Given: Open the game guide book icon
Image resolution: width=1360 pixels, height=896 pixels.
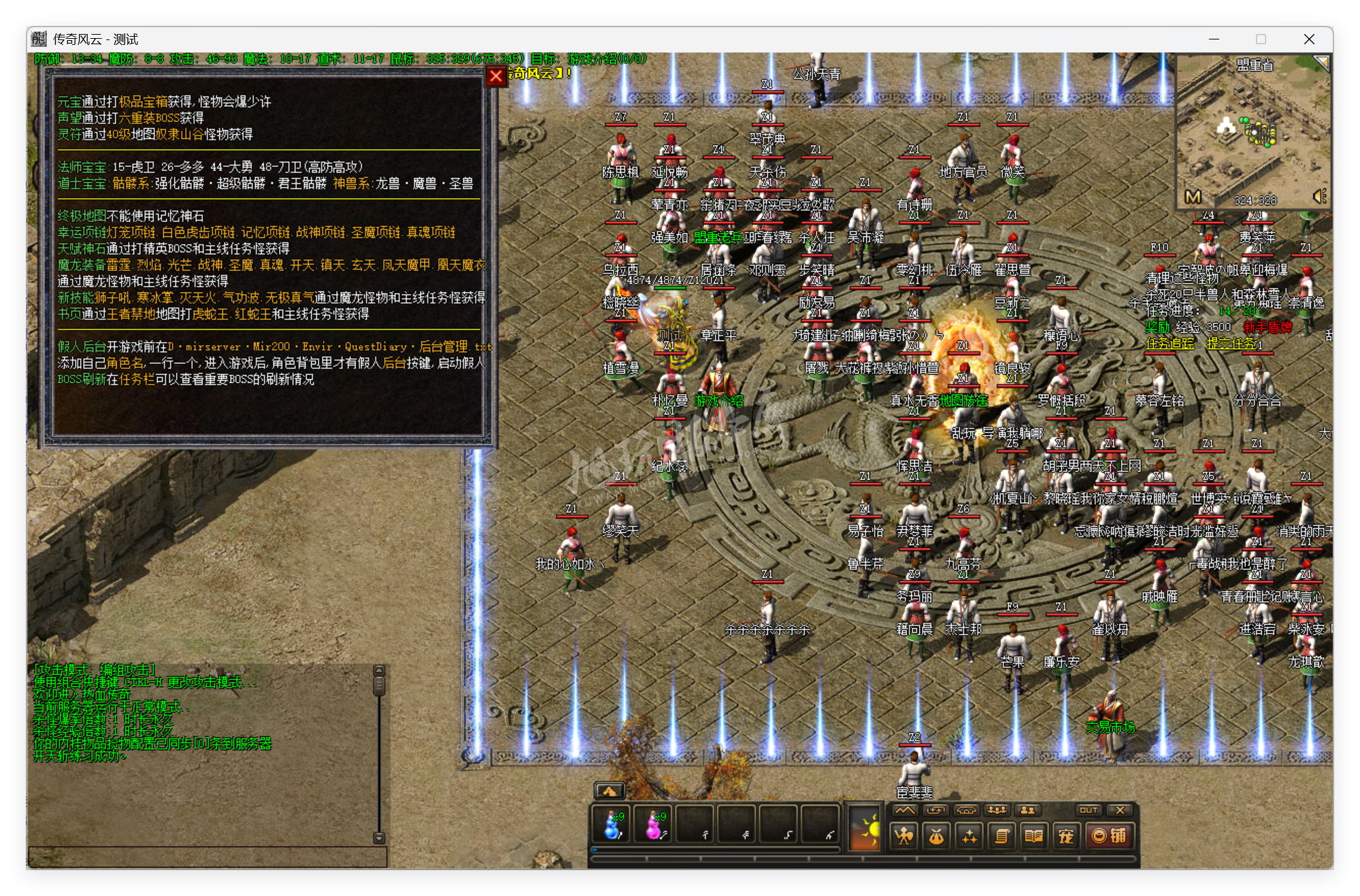Looking at the screenshot, I should pos(1035,835).
